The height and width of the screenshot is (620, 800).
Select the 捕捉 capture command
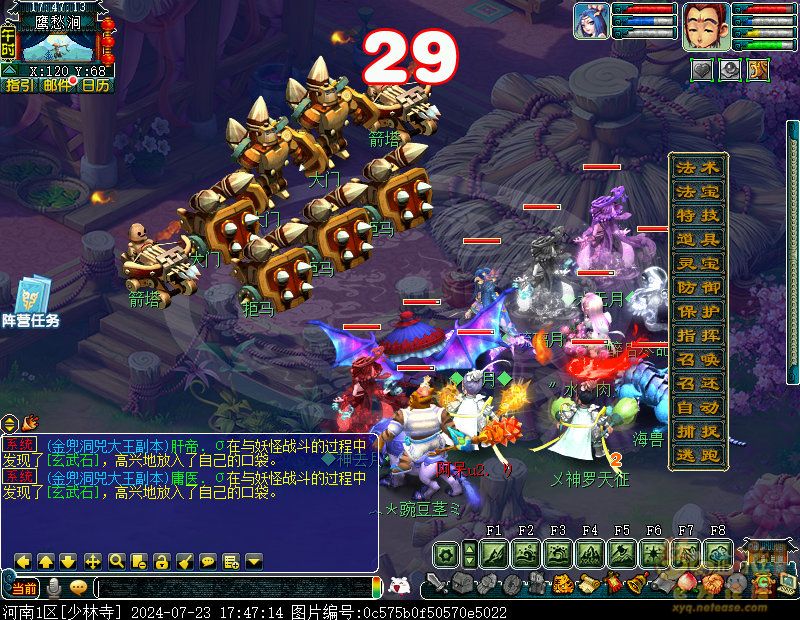[698, 431]
